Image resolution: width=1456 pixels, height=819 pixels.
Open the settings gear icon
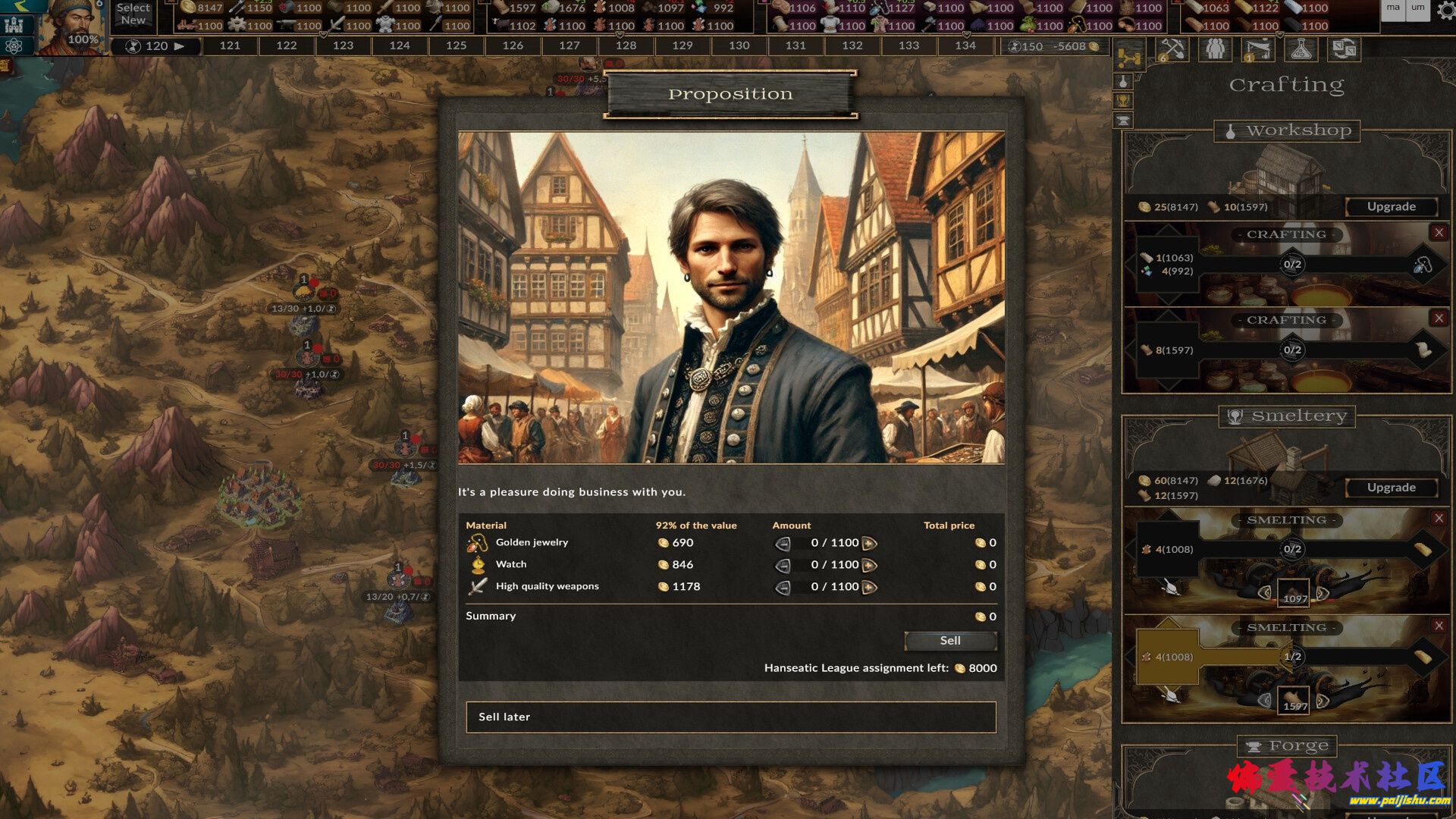[1445, 9]
